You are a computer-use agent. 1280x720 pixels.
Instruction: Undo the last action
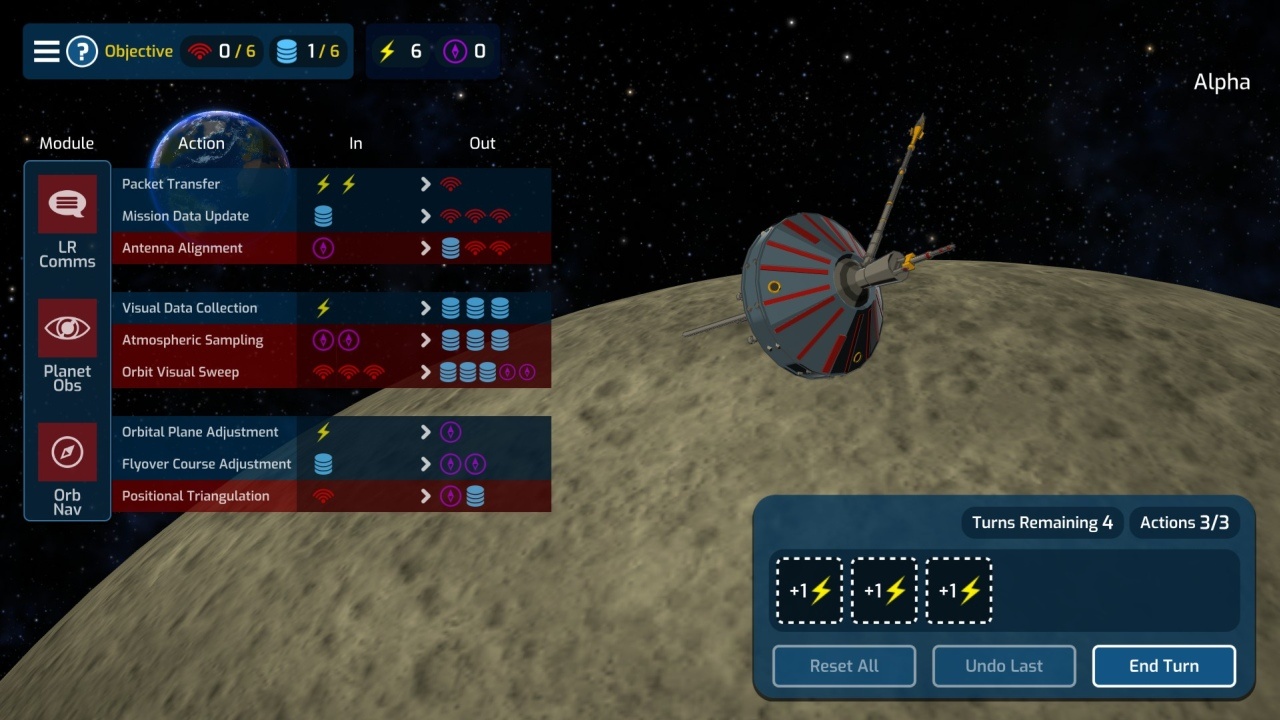pos(1003,666)
